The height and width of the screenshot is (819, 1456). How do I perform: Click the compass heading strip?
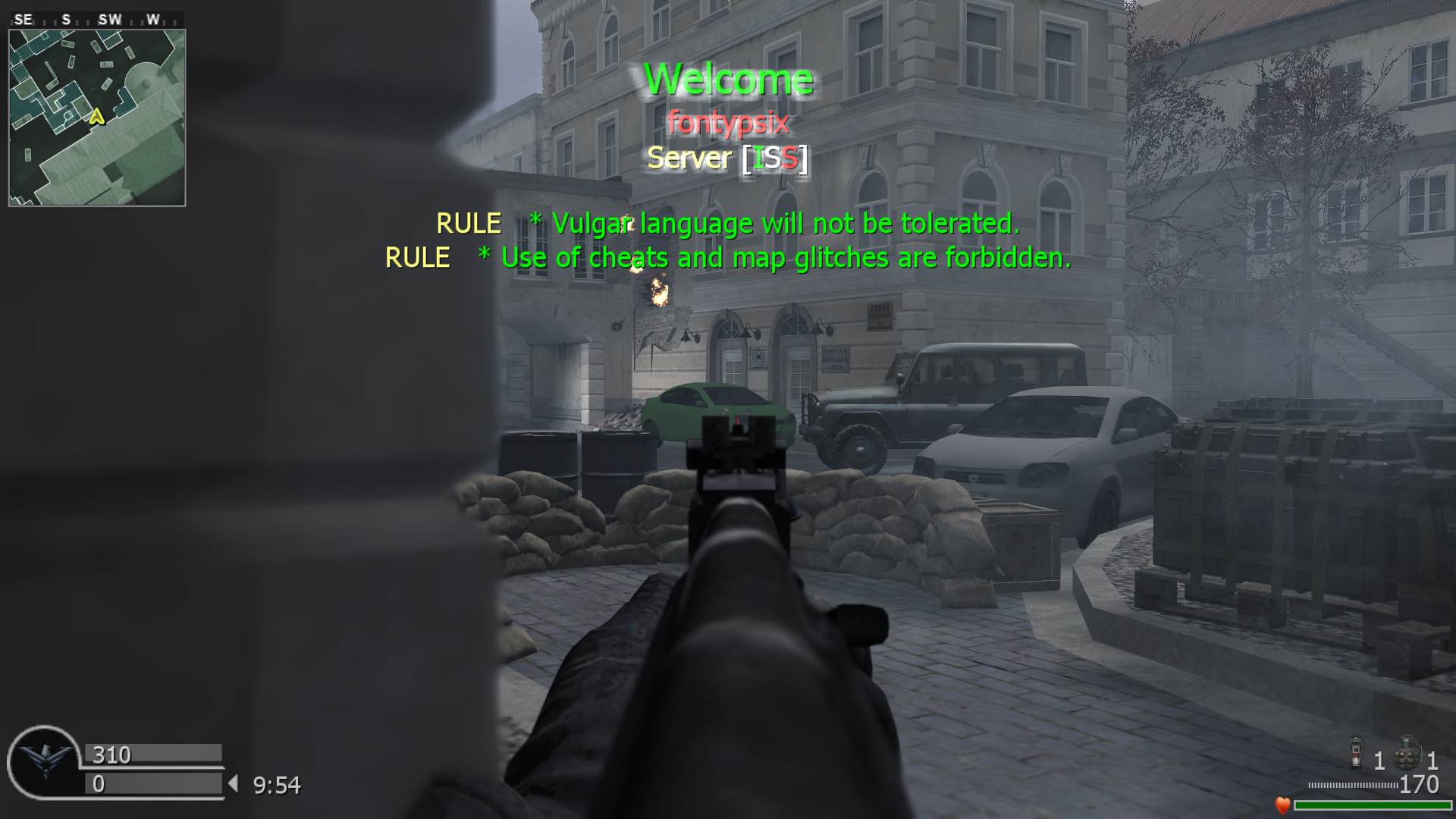96,20
